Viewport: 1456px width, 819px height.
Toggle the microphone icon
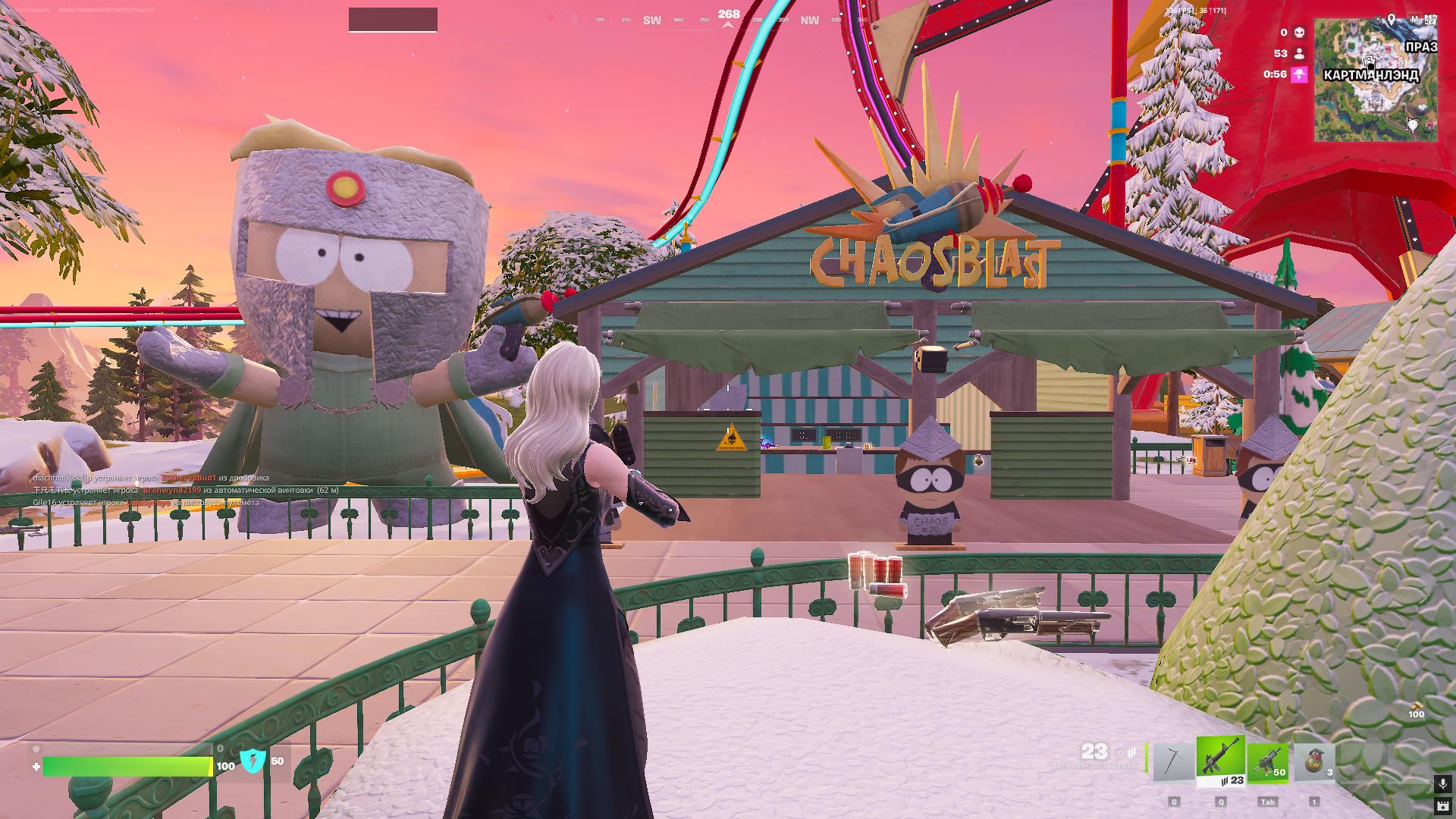click(1442, 783)
